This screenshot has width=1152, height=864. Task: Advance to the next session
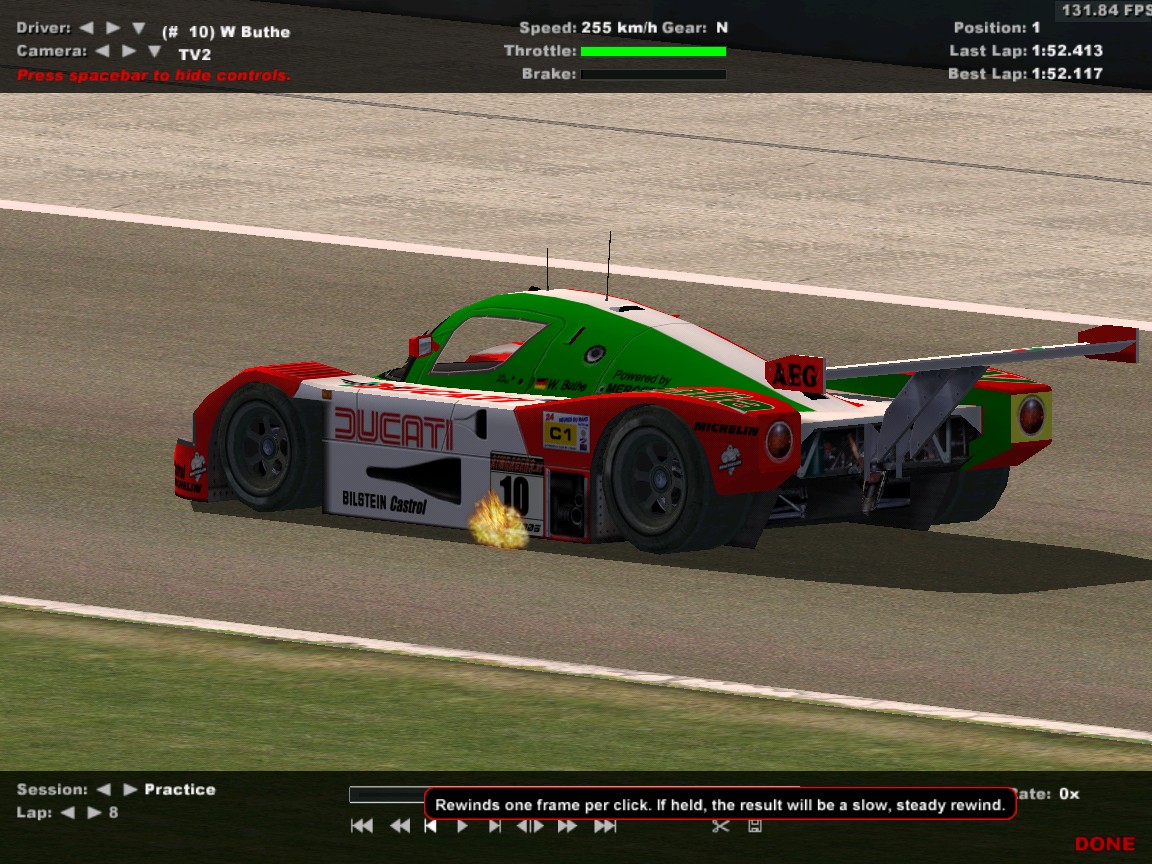coord(128,789)
